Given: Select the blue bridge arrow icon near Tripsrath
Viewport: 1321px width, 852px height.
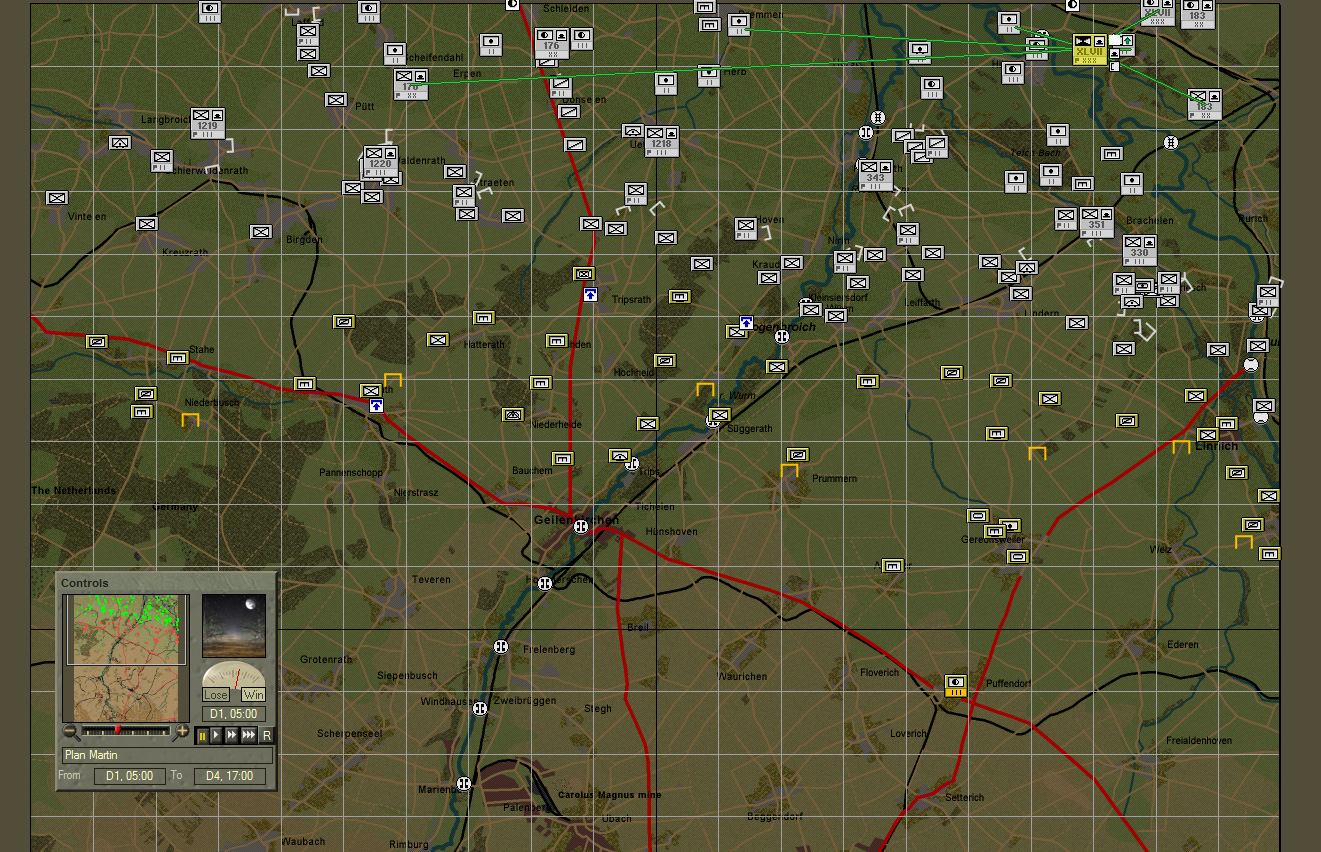Looking at the screenshot, I should tap(589, 295).
